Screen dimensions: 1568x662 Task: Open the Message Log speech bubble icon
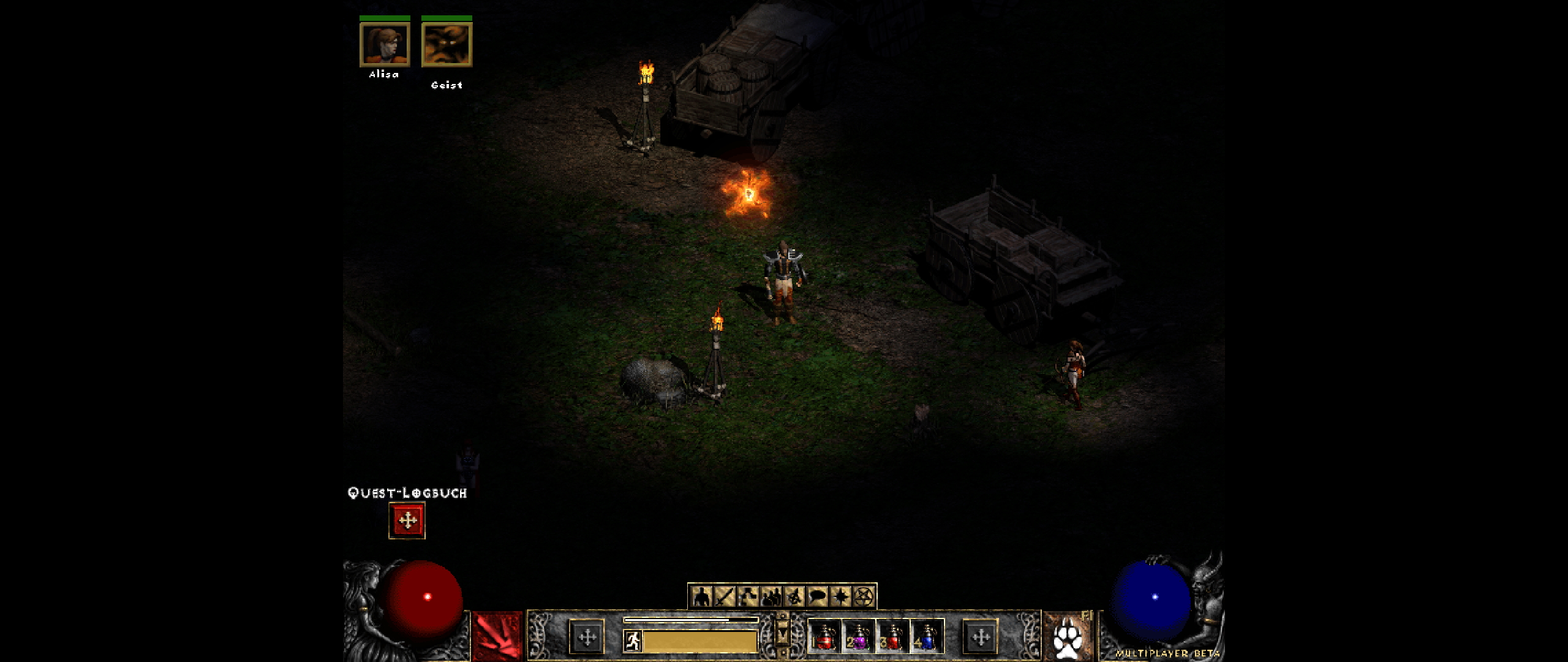click(816, 597)
